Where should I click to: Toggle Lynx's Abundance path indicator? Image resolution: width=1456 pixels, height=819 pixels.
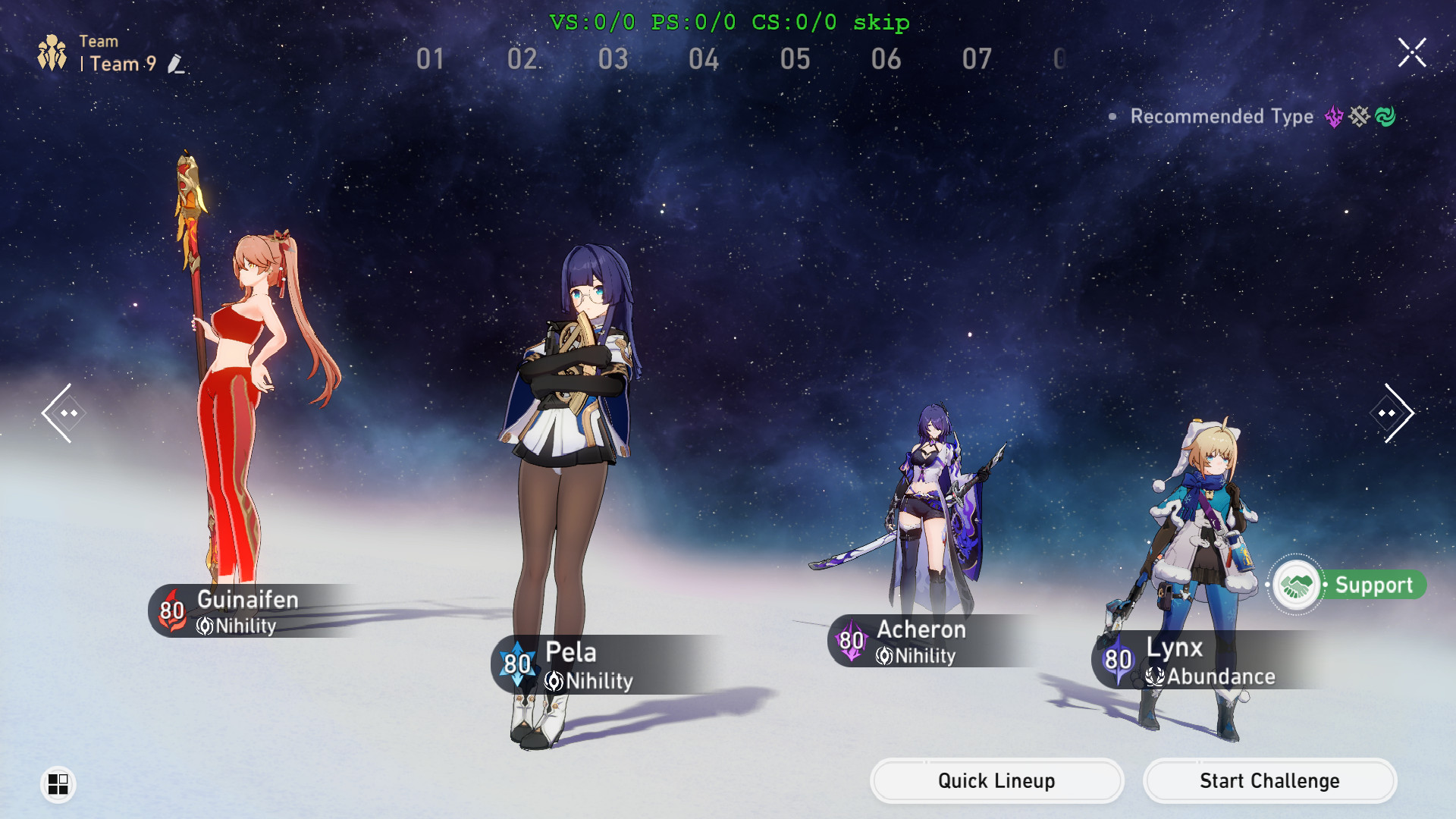coord(1153,677)
